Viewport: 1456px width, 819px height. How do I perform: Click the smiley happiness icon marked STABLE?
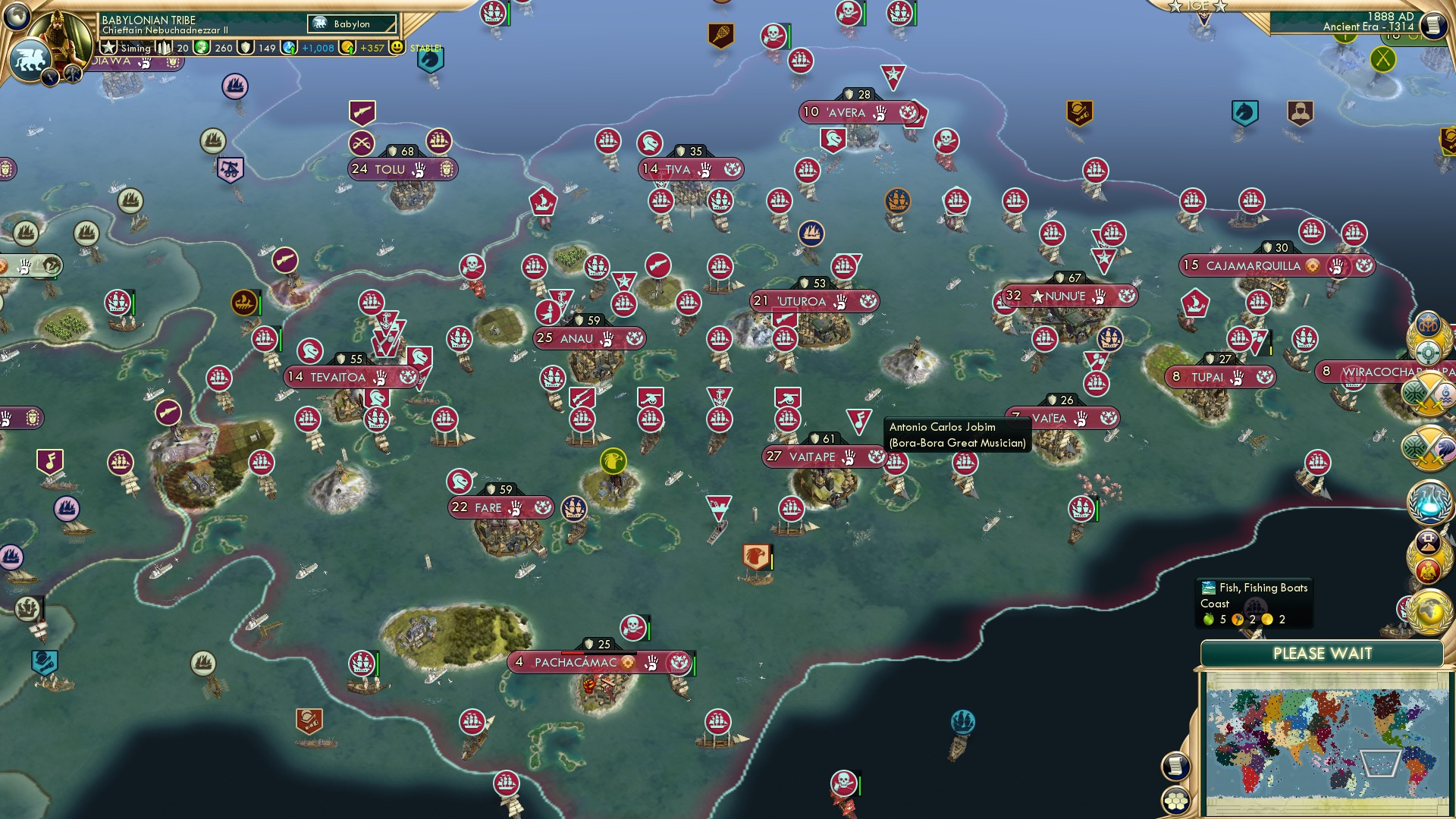tap(396, 48)
